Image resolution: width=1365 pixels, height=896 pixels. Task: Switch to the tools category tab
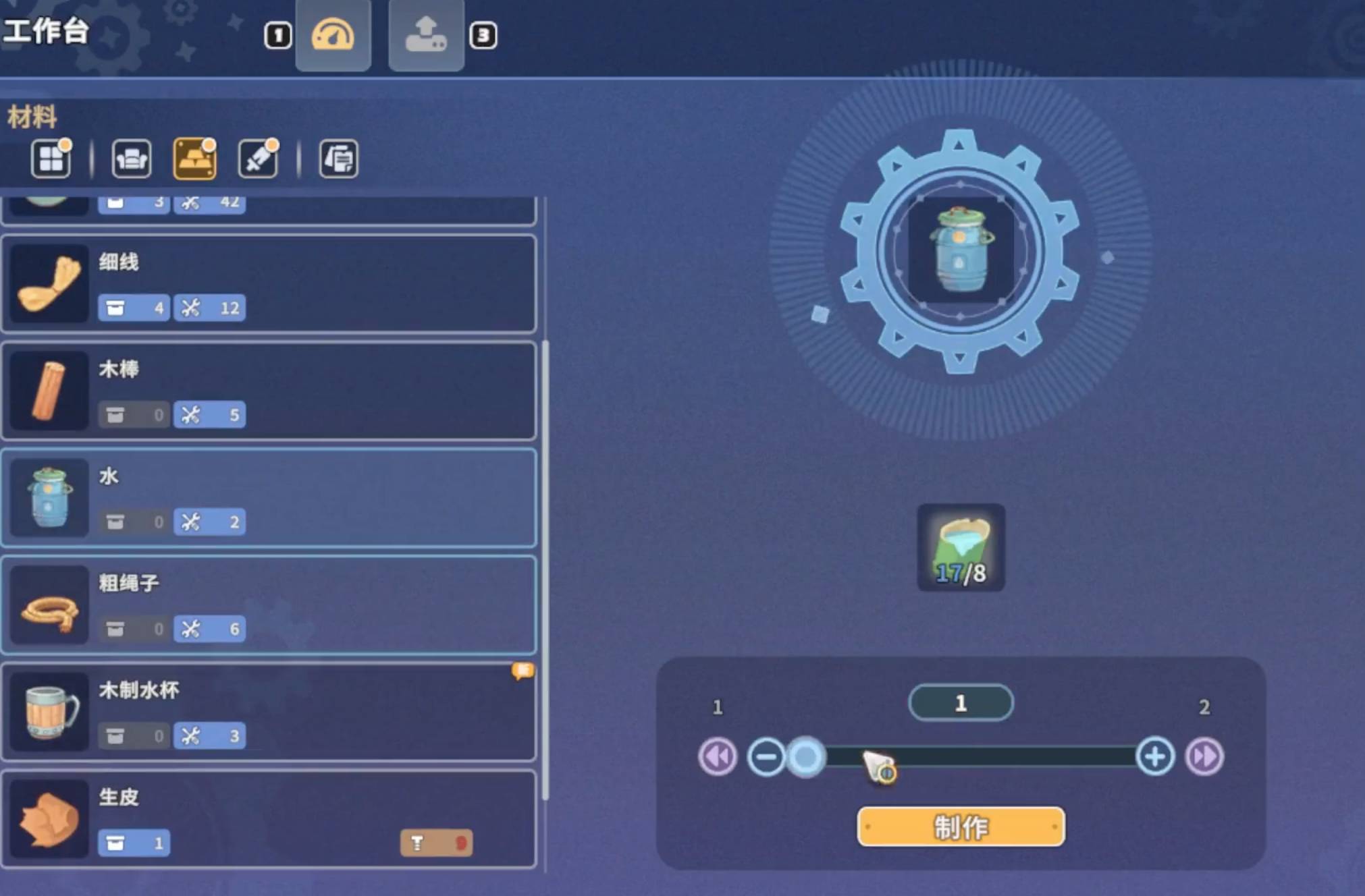click(x=258, y=159)
